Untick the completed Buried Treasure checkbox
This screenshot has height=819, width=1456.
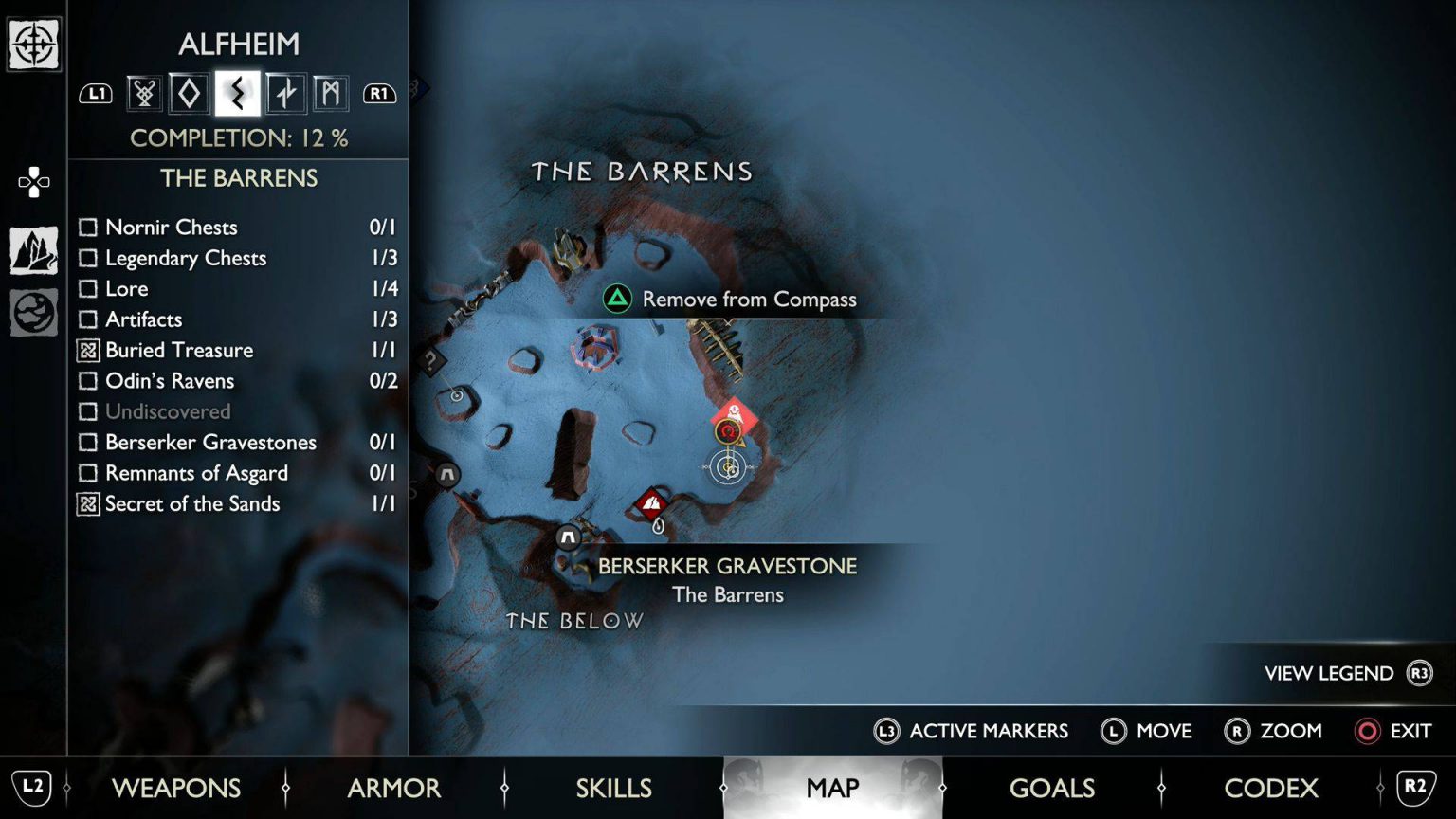tap(90, 350)
